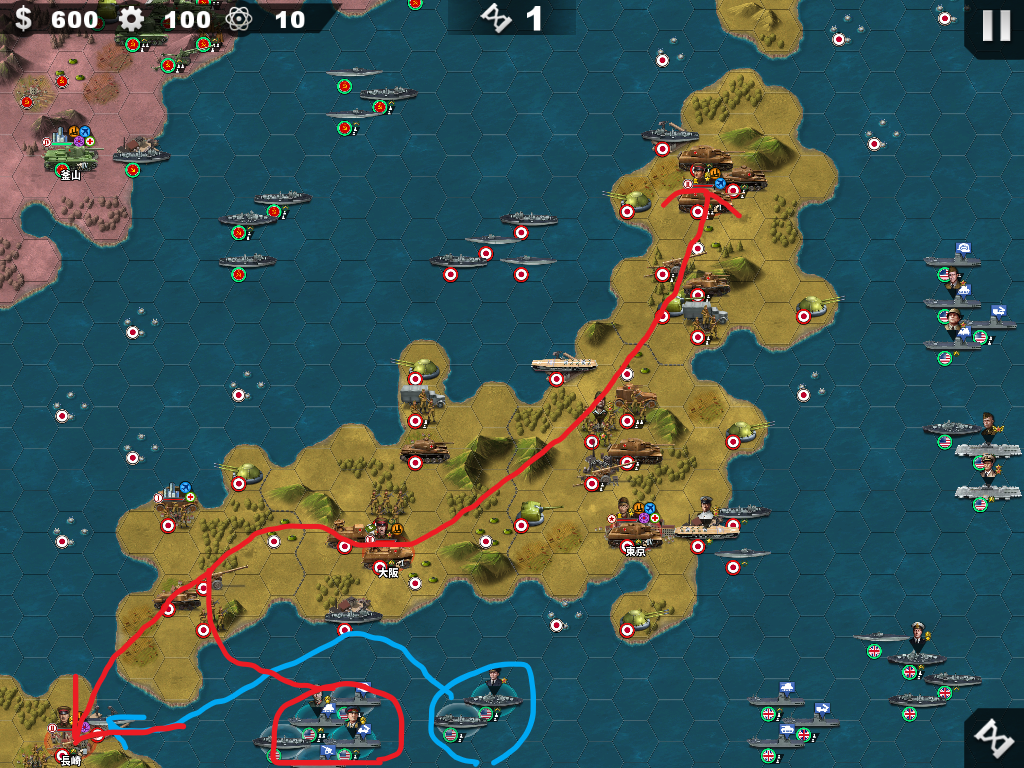End the turn using the hourglass button
1024x768 pixels.
(x=993, y=738)
